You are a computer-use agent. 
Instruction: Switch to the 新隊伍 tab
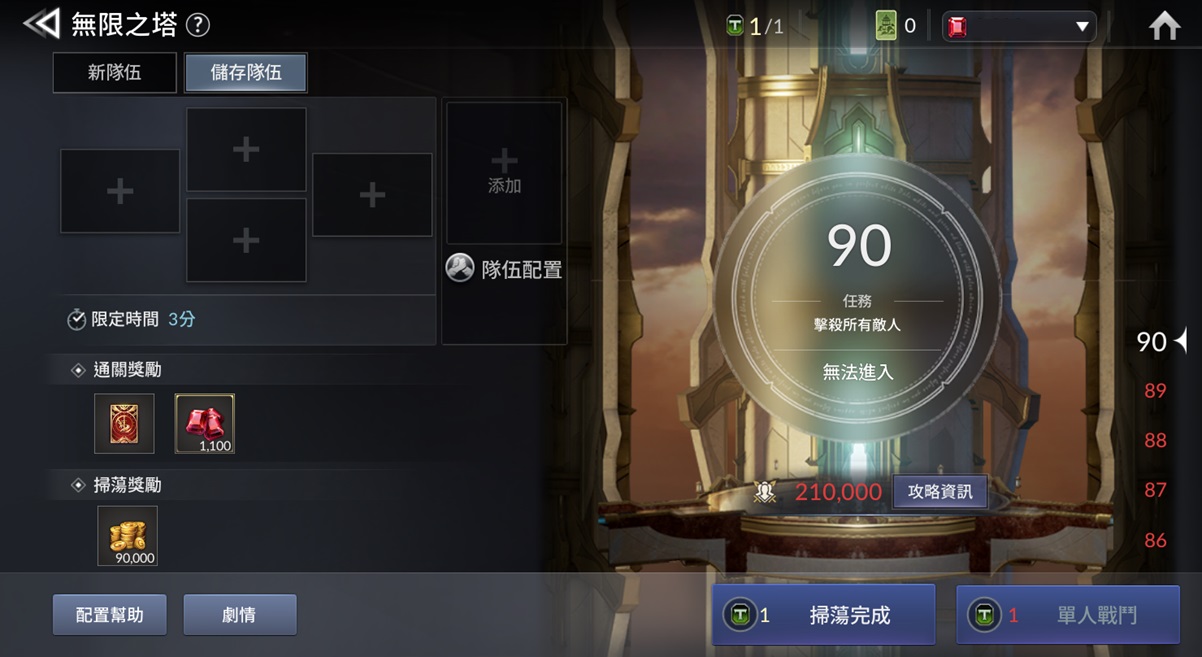(115, 73)
